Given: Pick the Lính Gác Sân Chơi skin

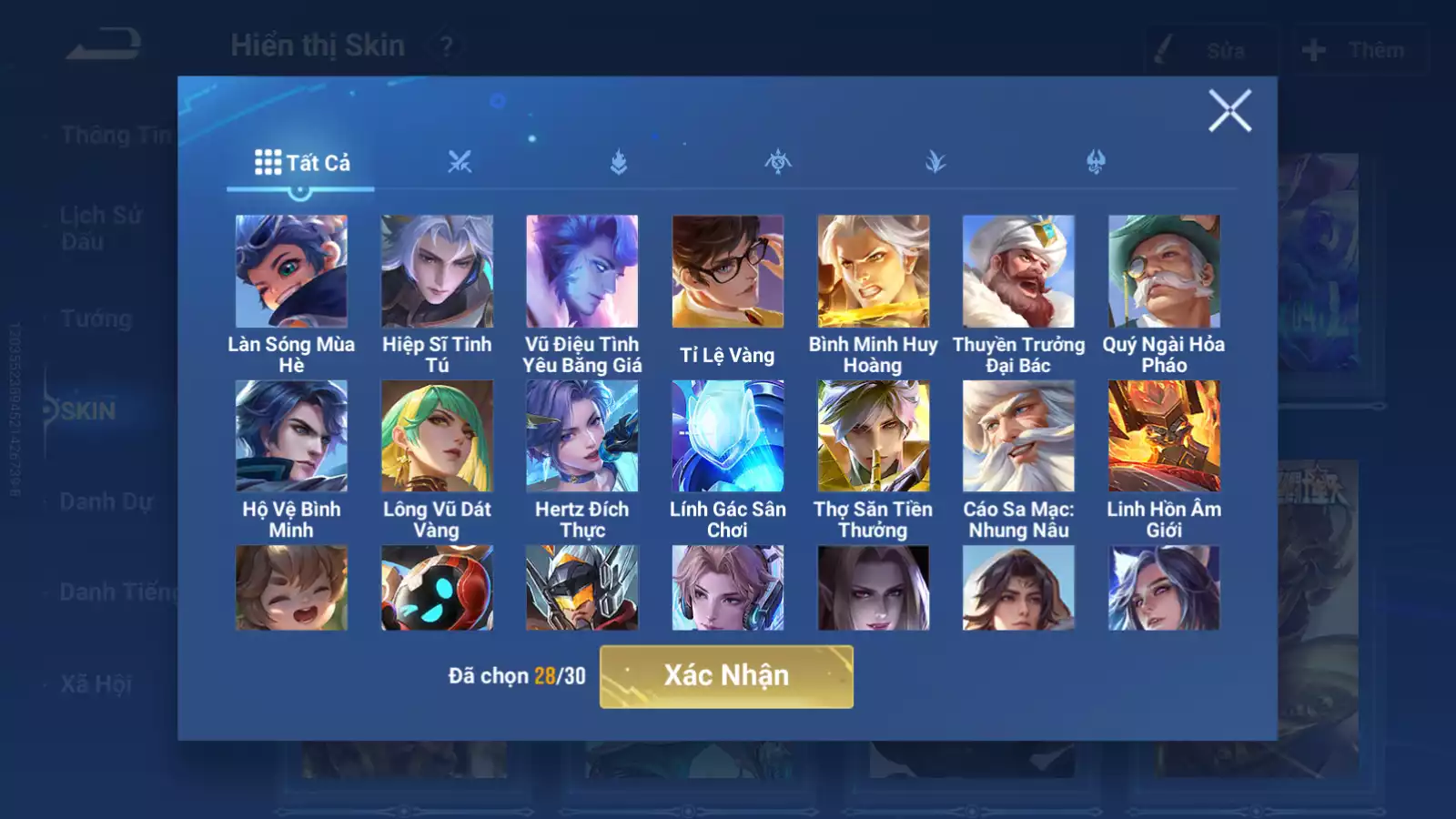Looking at the screenshot, I should pyautogui.click(x=727, y=436).
